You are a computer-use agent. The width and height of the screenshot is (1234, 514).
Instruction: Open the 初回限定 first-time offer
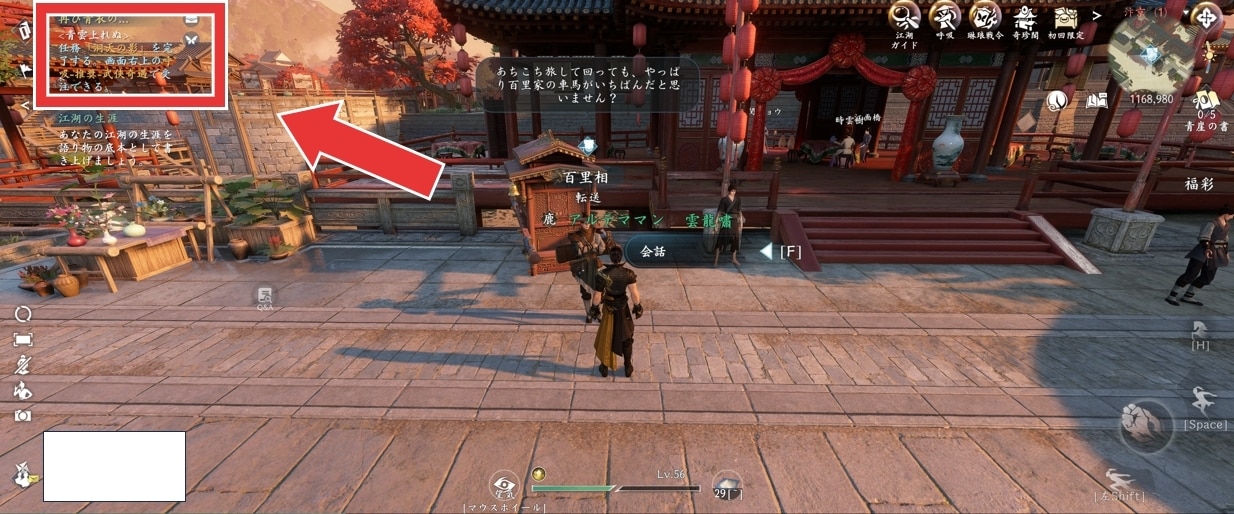click(x=1065, y=17)
